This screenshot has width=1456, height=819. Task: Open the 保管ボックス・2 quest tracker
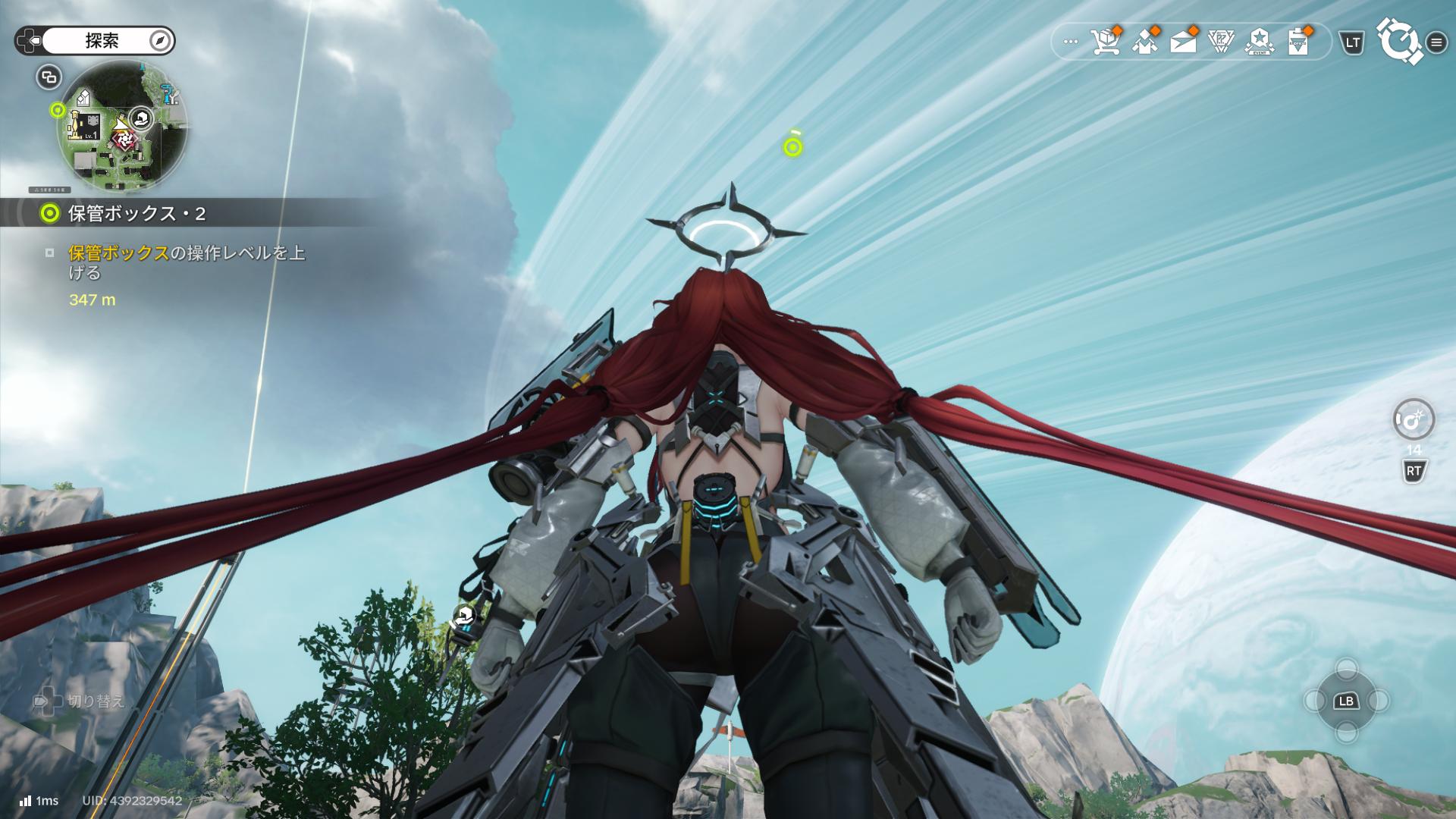coord(136,214)
